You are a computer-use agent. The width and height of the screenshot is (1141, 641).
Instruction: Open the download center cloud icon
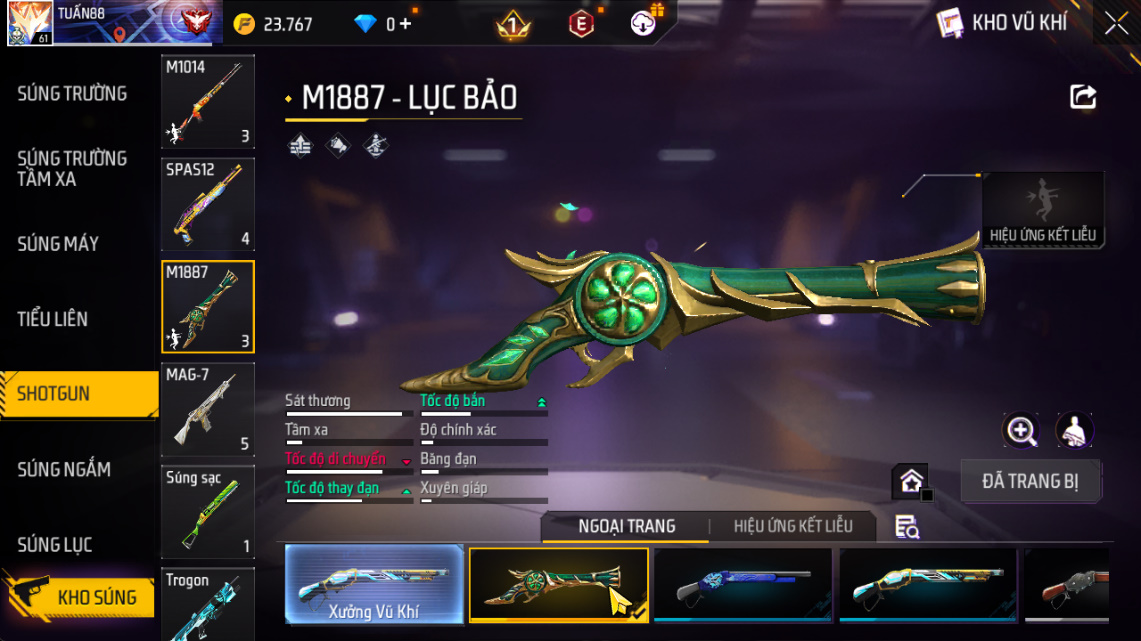tap(643, 23)
